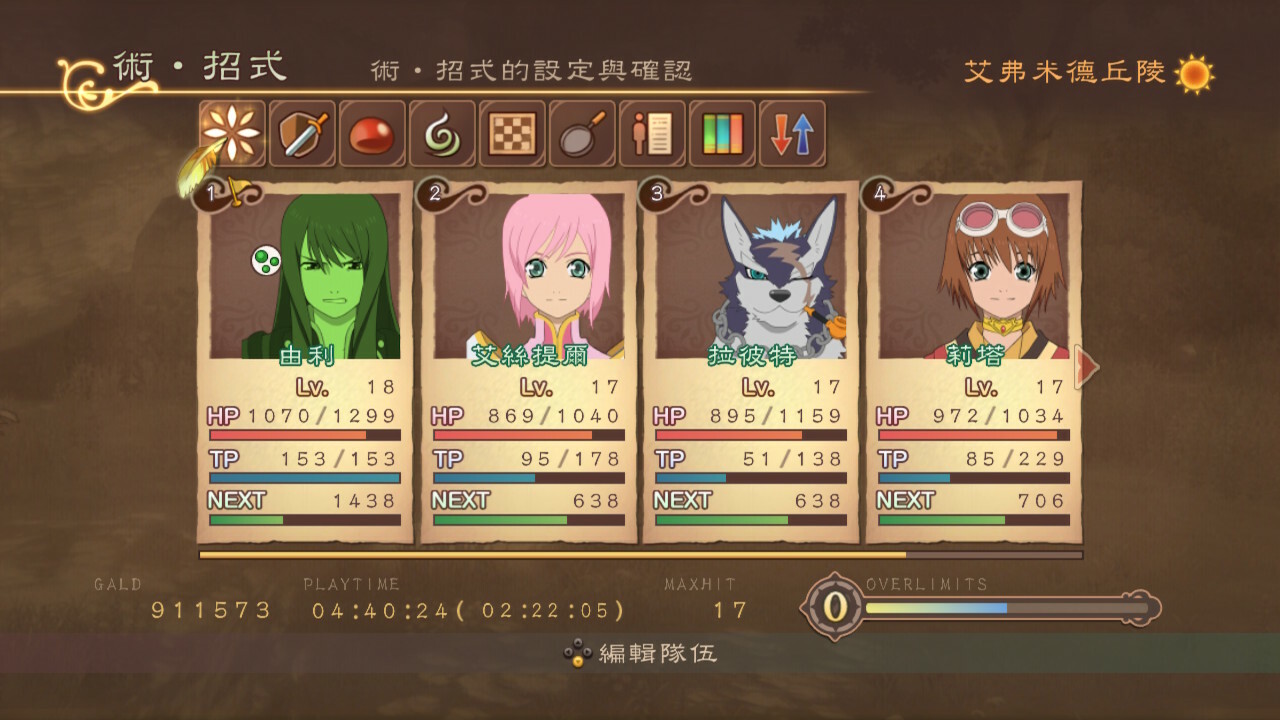Show next party members with red arrow
Image resolution: width=1280 pixels, height=720 pixels.
[1086, 367]
